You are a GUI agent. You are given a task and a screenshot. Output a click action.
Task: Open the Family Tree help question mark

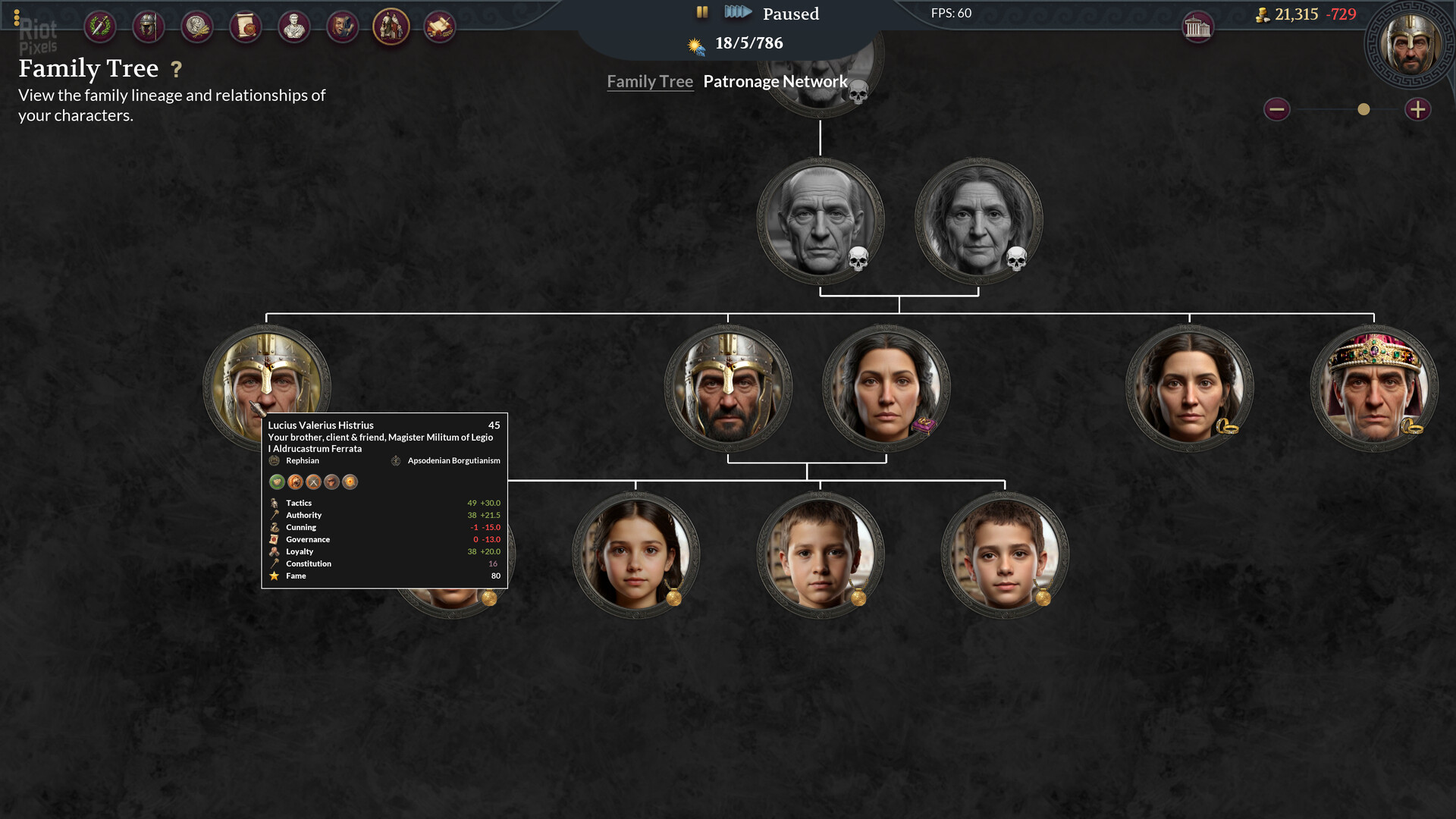tap(177, 70)
